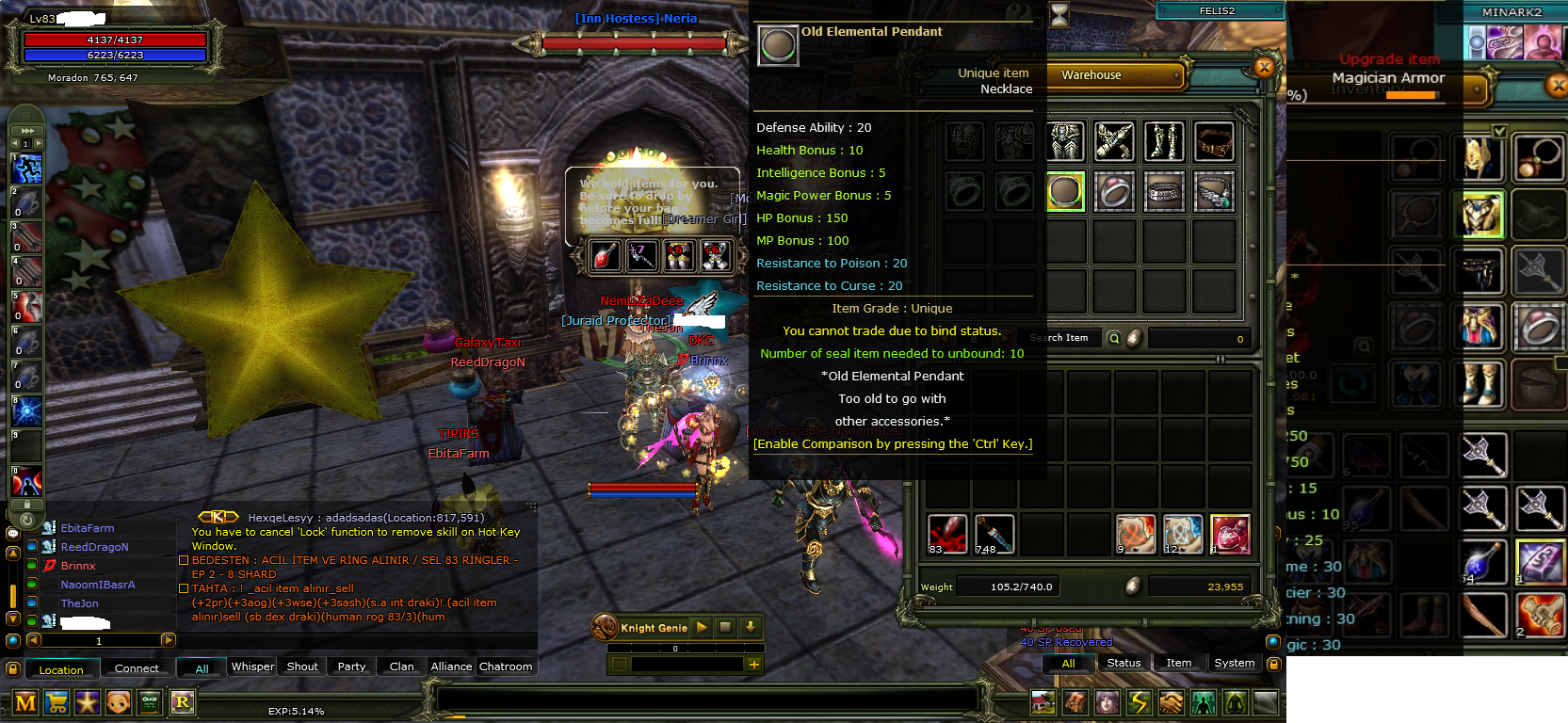Screen dimensions: 1568x723
Task: Click the warehouse search magnifier button
Action: point(1114,338)
